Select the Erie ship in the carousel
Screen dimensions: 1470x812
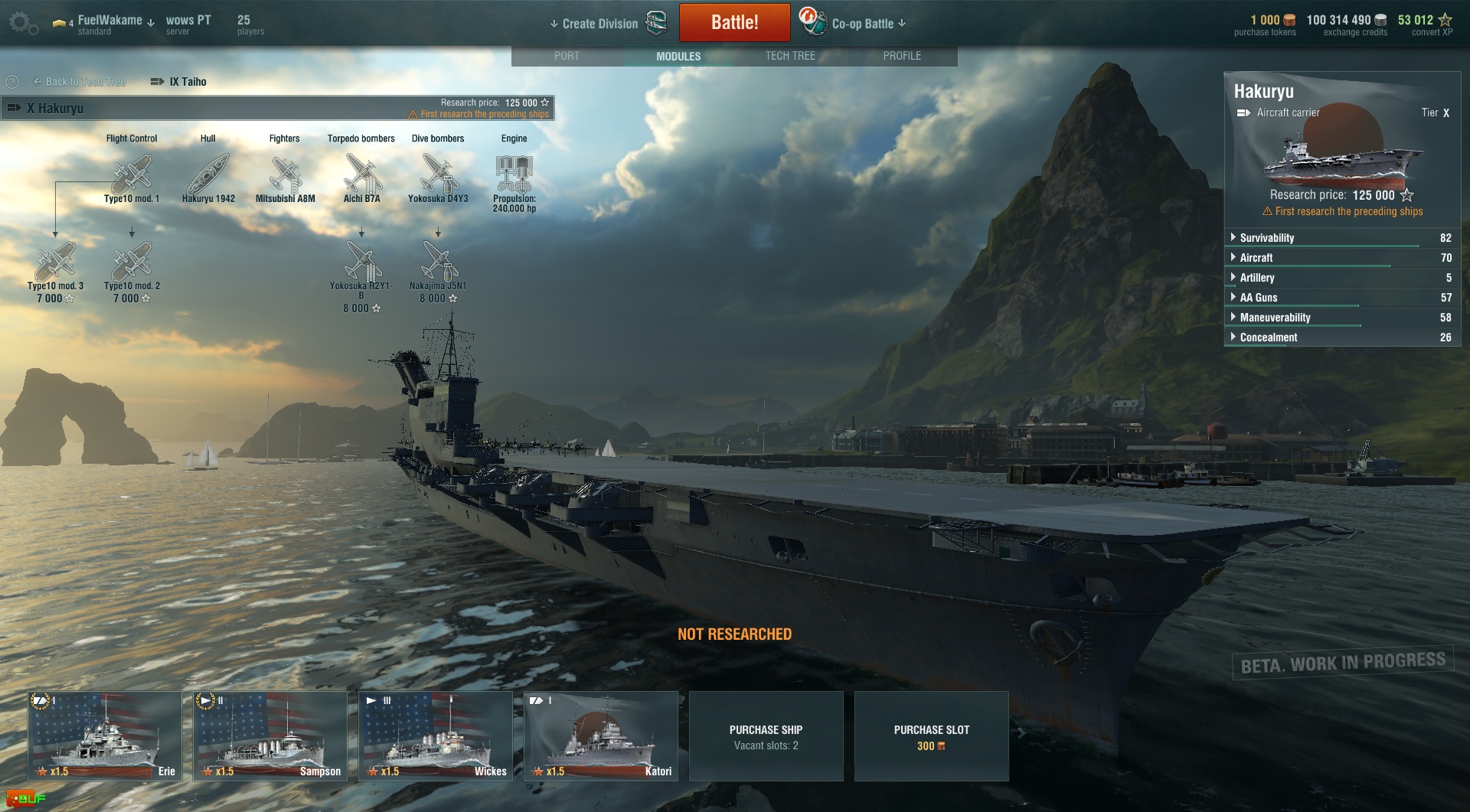105,736
